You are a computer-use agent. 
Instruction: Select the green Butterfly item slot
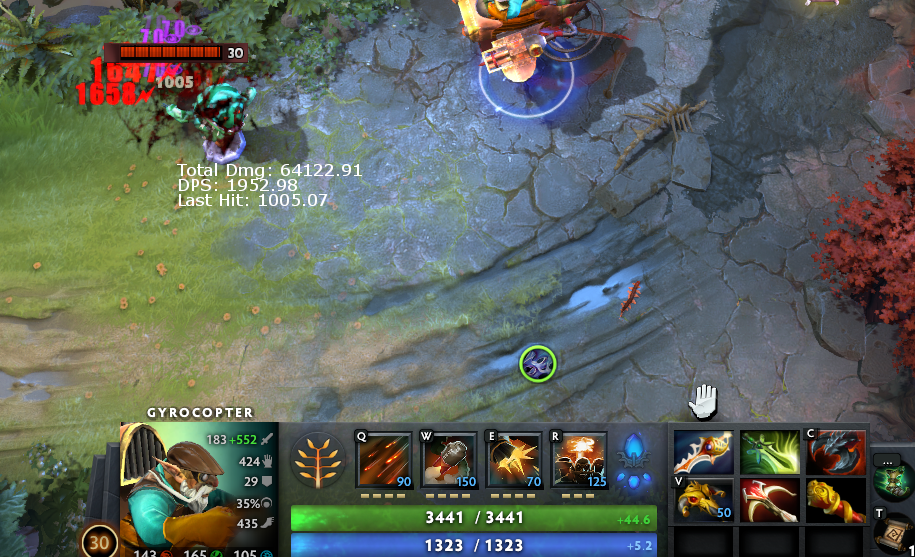tap(770, 452)
